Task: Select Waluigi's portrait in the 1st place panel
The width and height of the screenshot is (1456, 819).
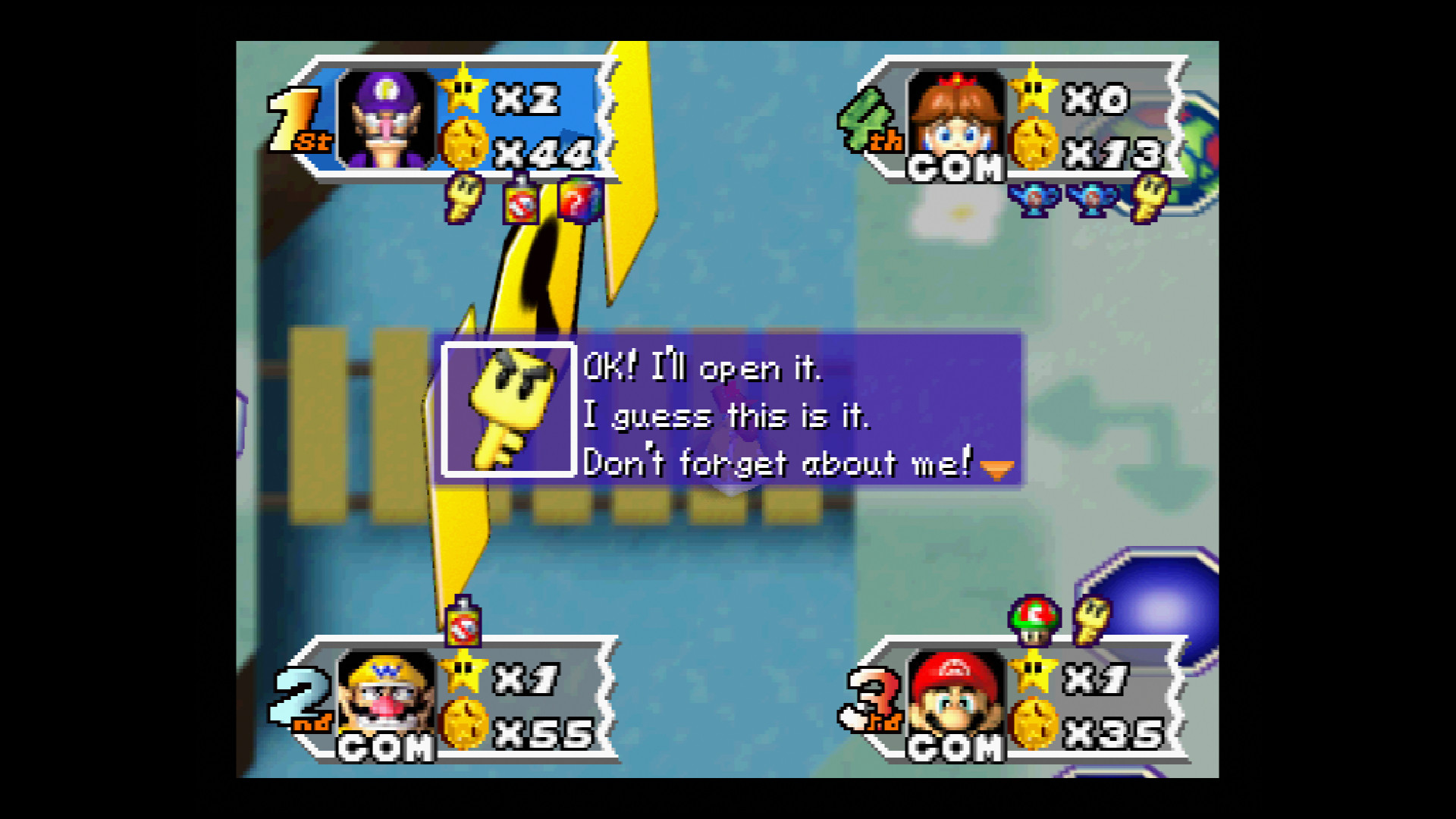Action: (387, 120)
